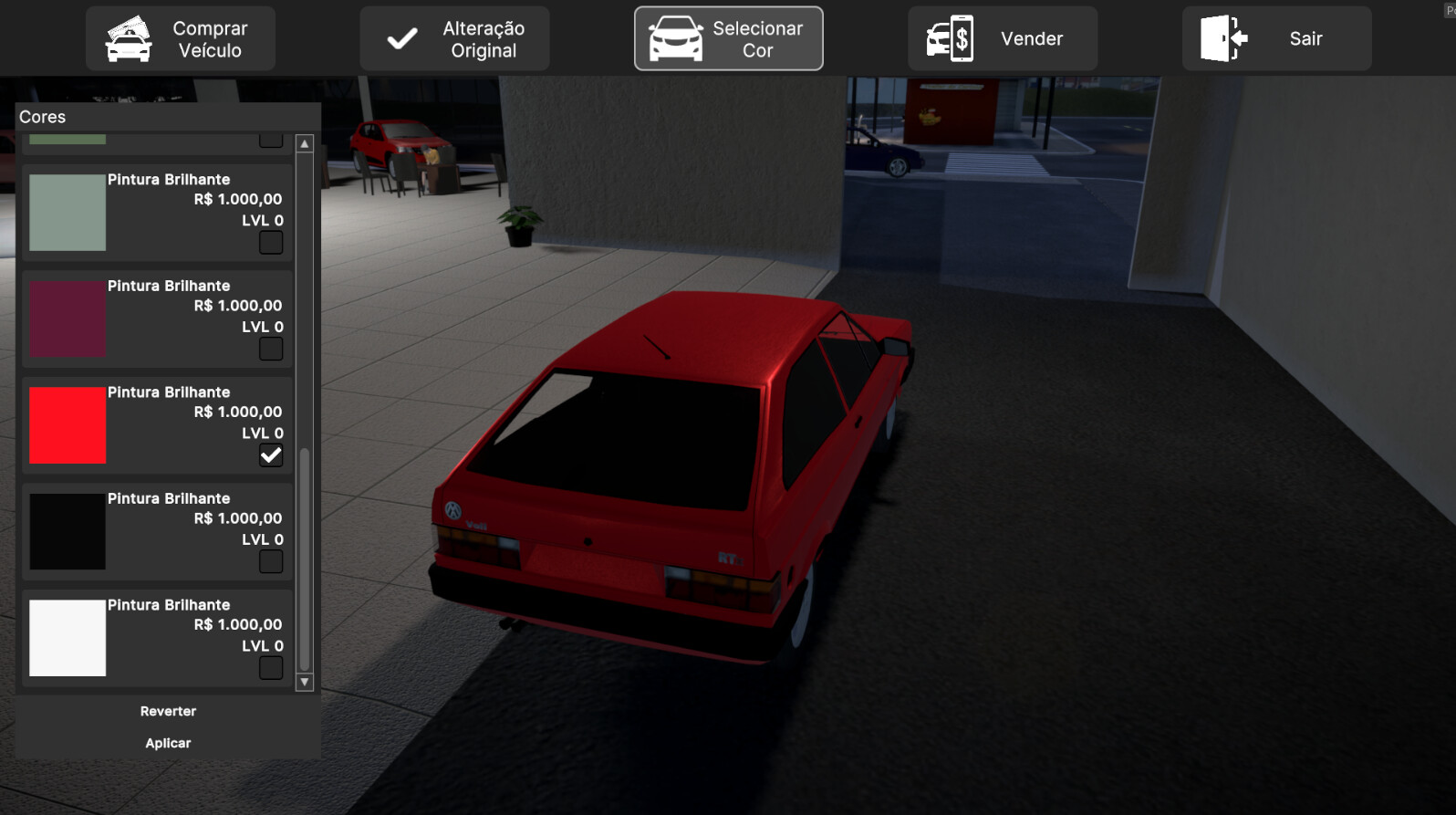This screenshot has width=1456, height=815.
Task: Select the white paint color swatch
Action: 68,637
